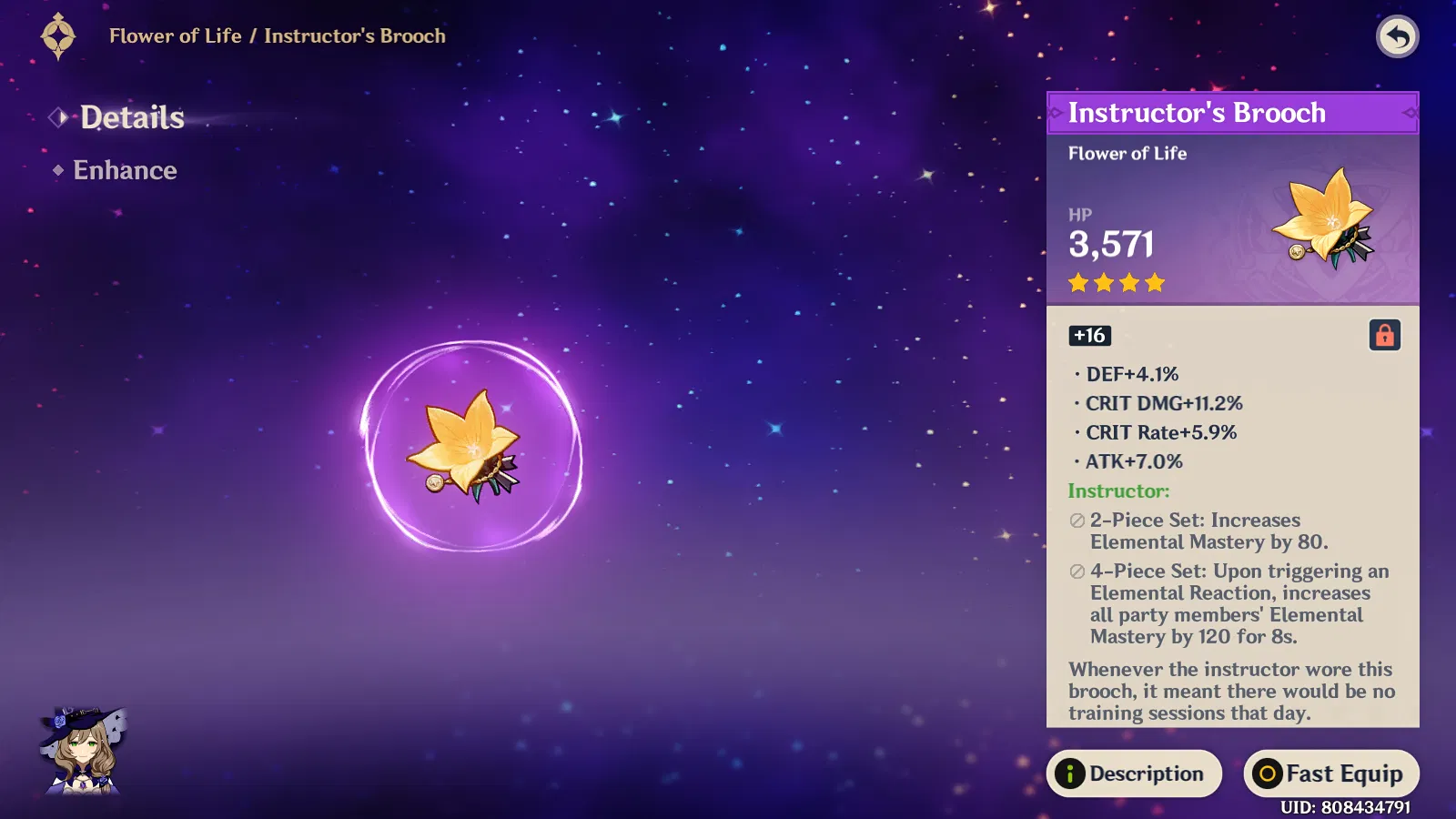Click the UID display at bottom-right
The width and height of the screenshot is (1456, 819).
coord(1344,804)
